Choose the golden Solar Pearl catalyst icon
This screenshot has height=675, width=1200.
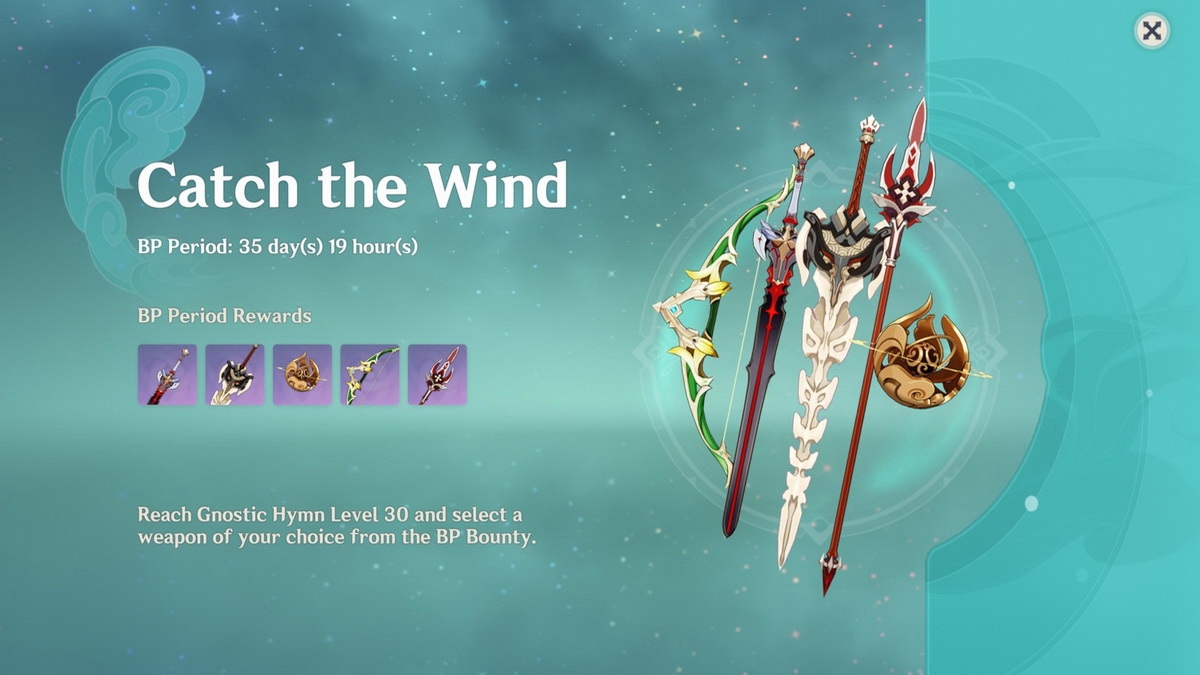(302, 375)
